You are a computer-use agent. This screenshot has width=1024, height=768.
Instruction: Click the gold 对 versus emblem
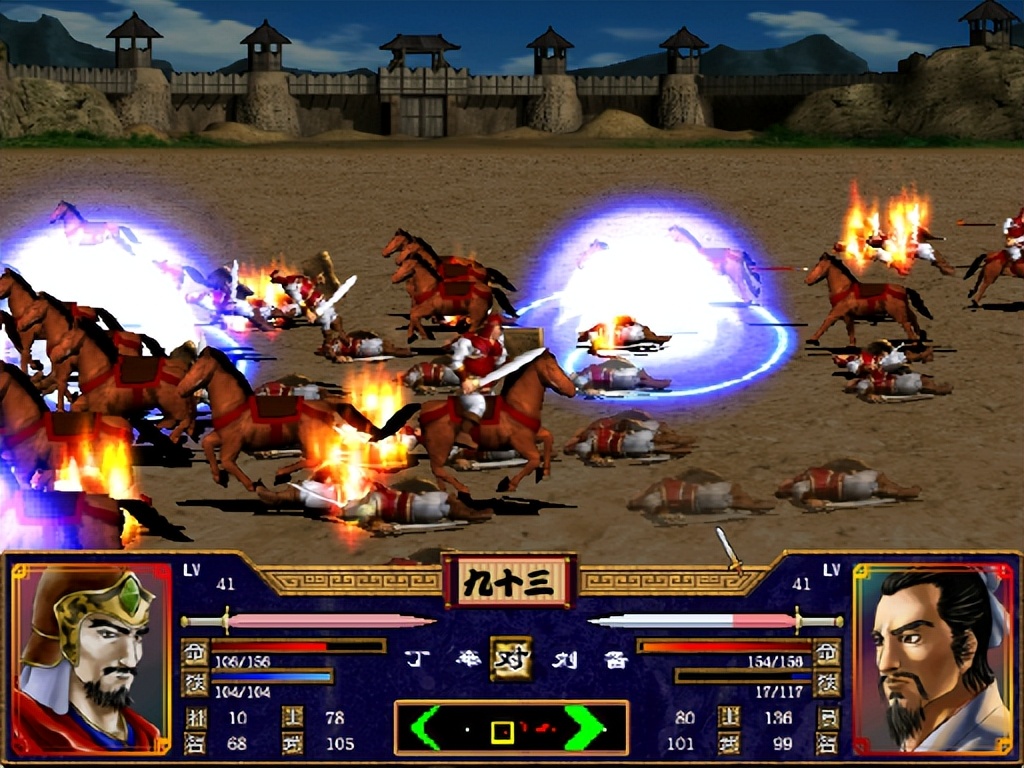pyautogui.click(x=510, y=658)
